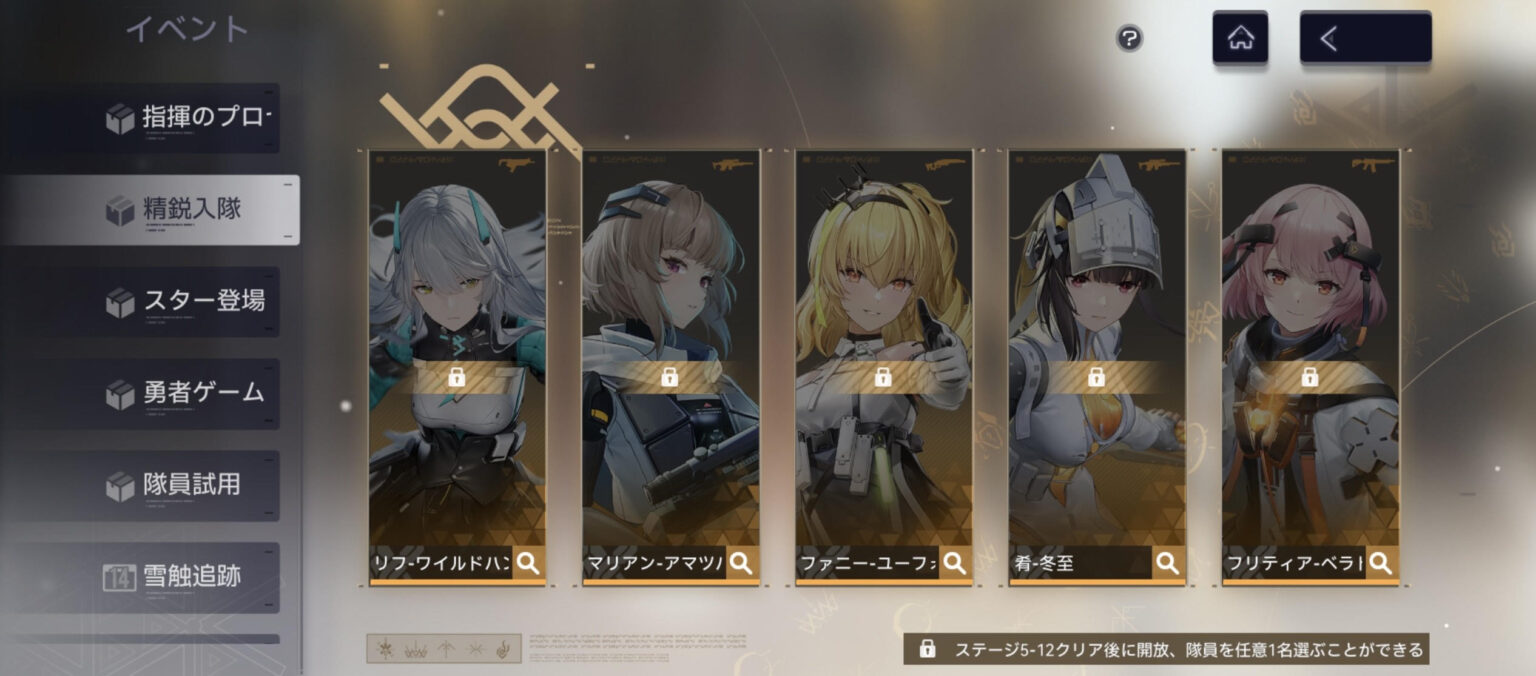Inspect 肴-冬至 using the magnifier icon
1536x676 pixels.
coord(1167,563)
